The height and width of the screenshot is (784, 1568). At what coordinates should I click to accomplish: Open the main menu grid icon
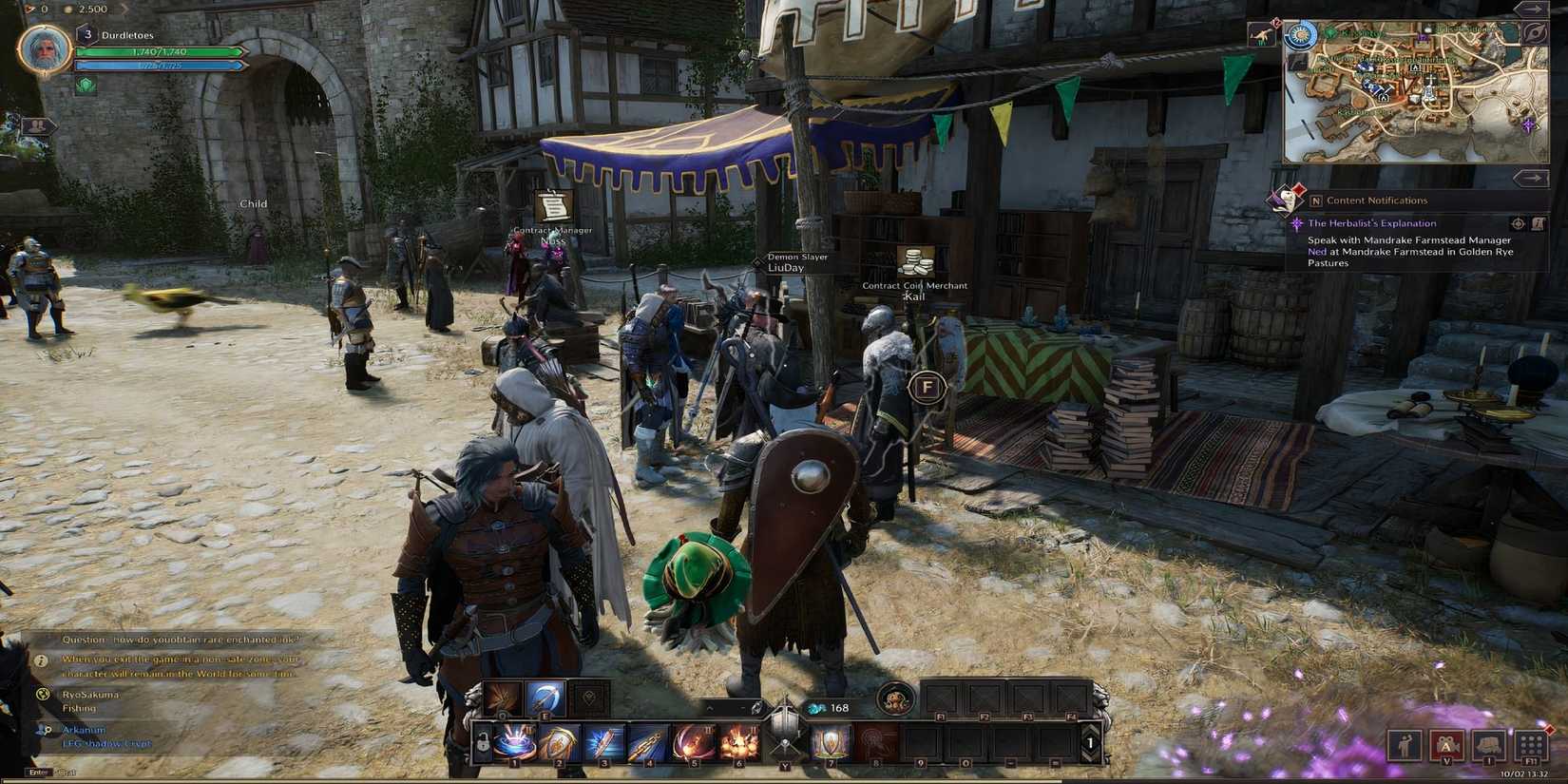tap(1531, 744)
